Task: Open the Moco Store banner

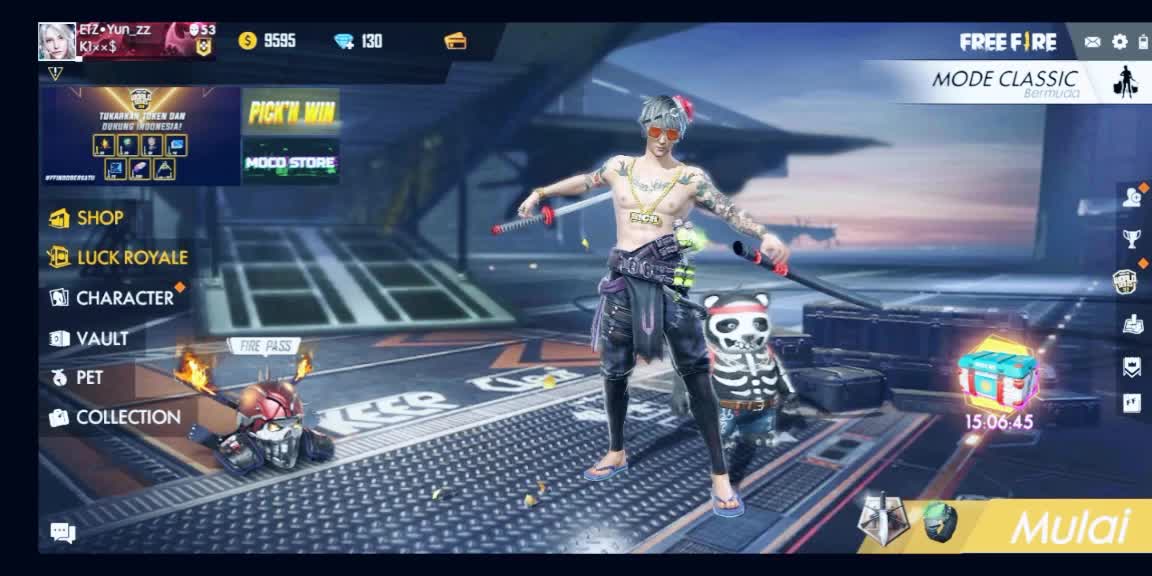Action: tap(291, 161)
